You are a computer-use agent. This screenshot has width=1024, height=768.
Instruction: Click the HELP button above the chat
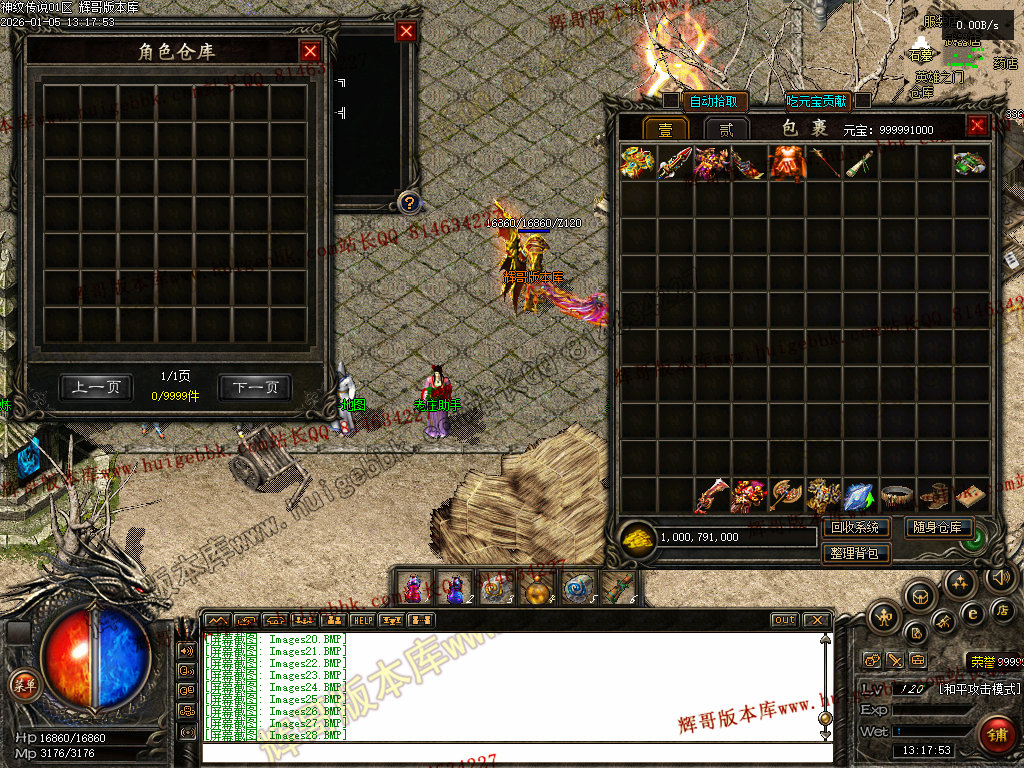[x=362, y=621]
